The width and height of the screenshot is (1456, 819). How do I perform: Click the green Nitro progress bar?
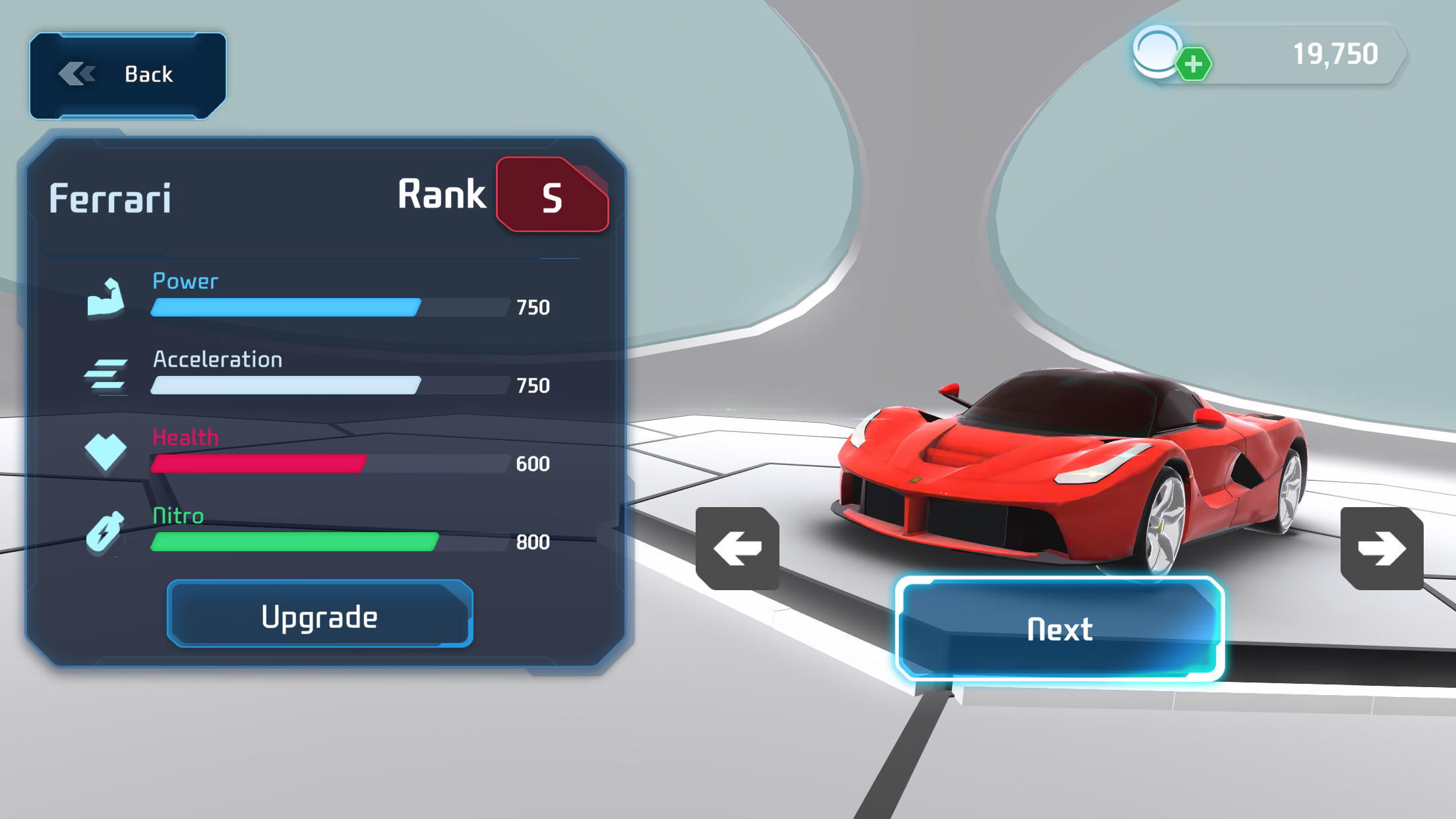pos(294,541)
